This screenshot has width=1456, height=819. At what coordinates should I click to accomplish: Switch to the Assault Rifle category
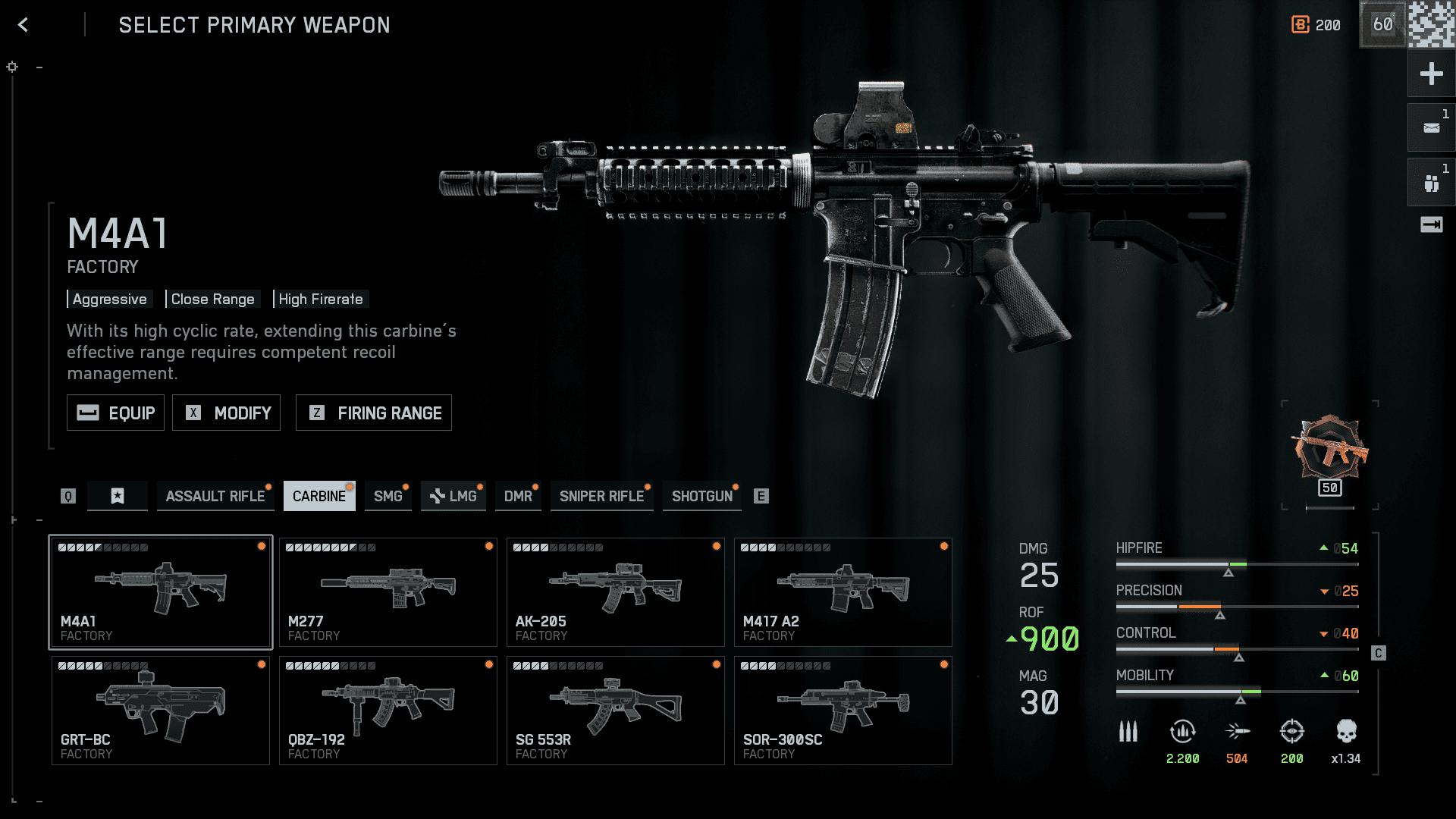pyautogui.click(x=215, y=496)
